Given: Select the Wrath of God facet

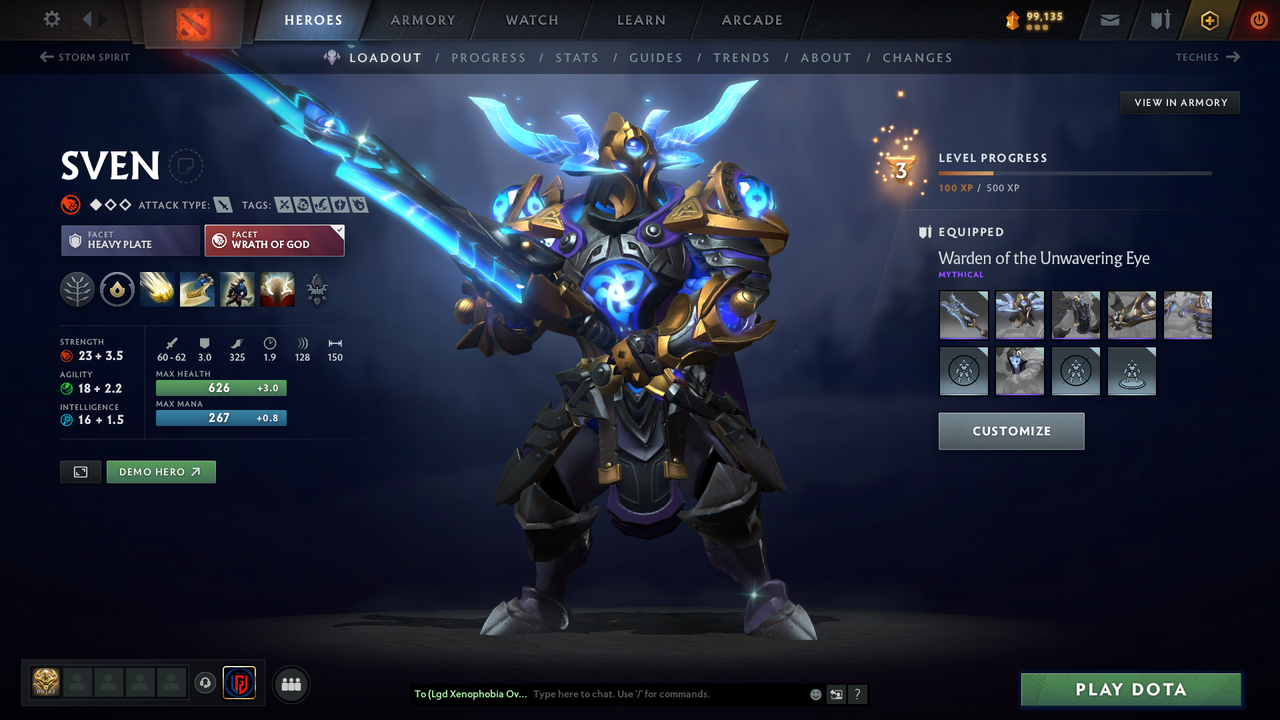Looking at the screenshot, I should pyautogui.click(x=274, y=240).
